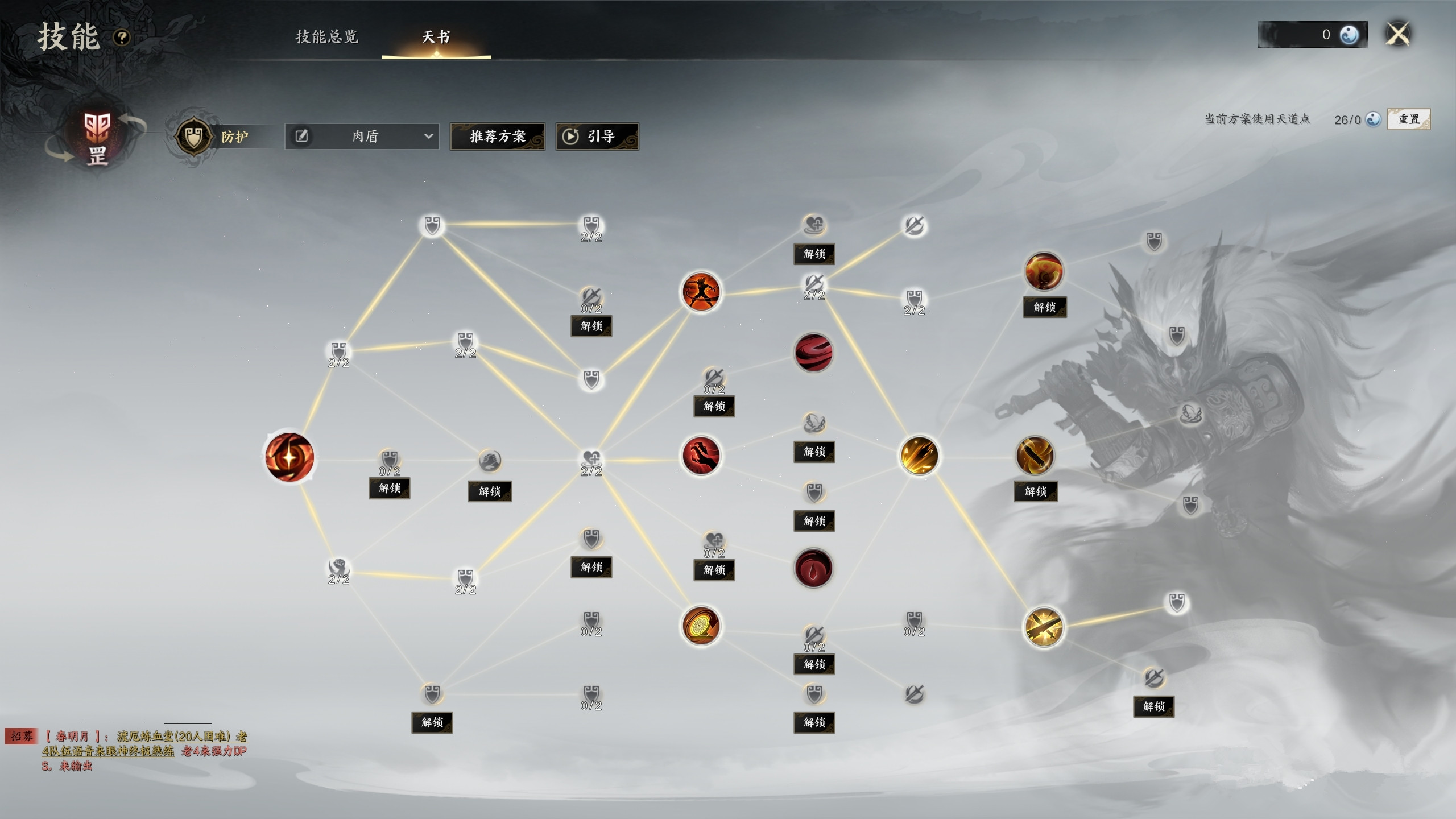Choose the kicking warrior skill node
Image resolution: width=1456 pixels, height=819 pixels.
coord(701,292)
